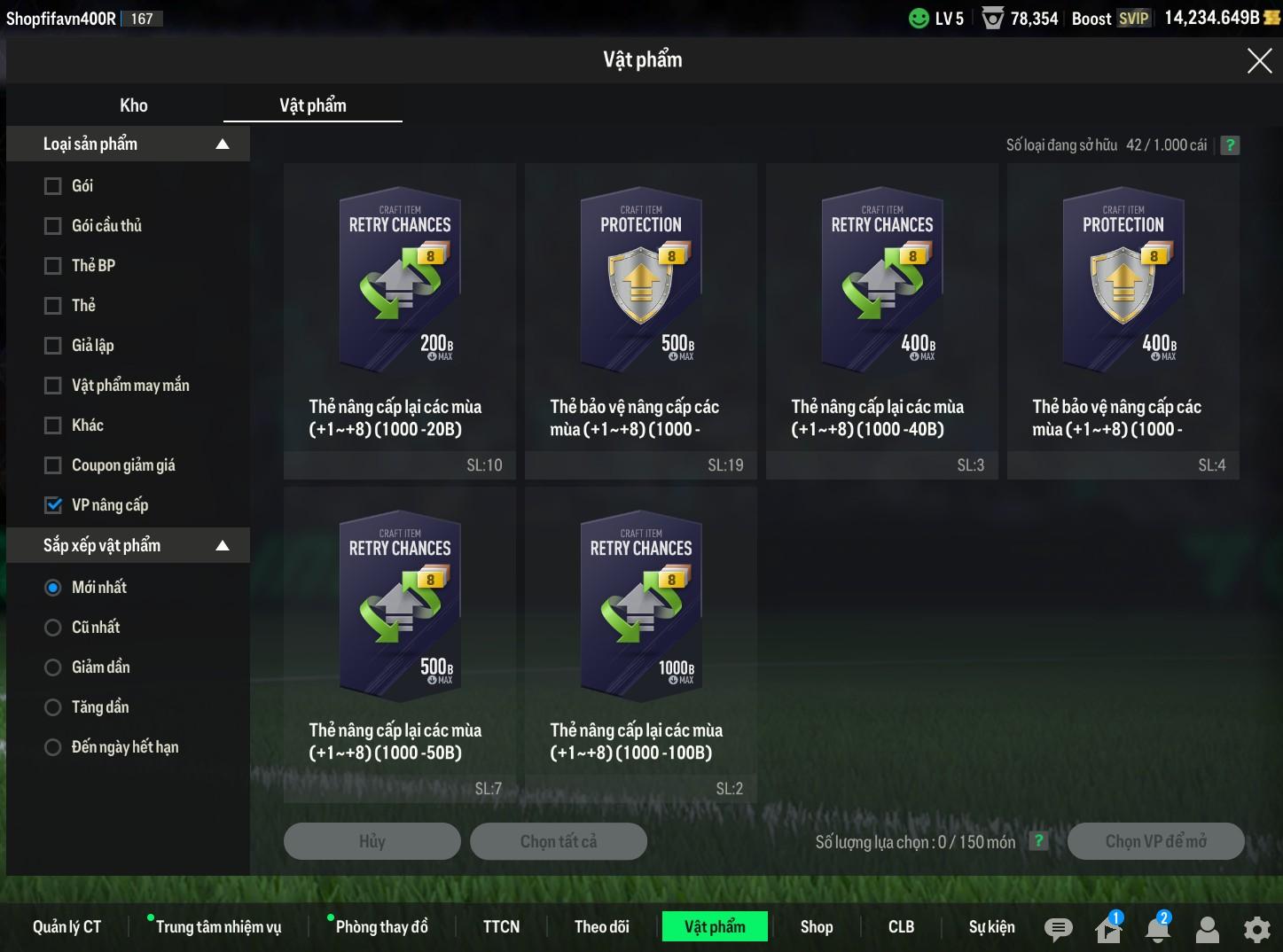1283x952 pixels.
Task: Uncheck the VP nâng cấp filter
Action: coord(53,505)
